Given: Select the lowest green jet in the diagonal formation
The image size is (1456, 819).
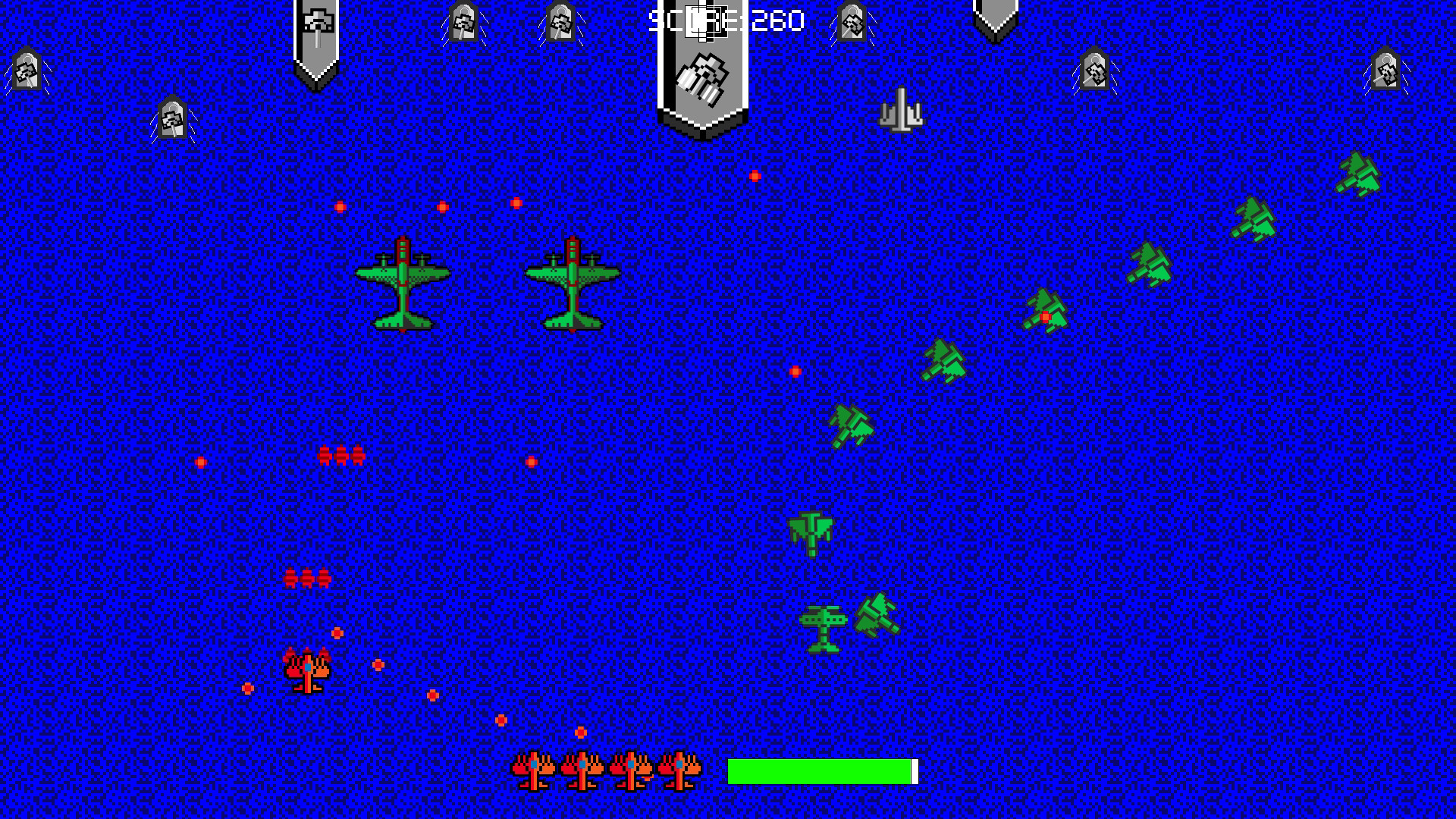Looking at the screenshot, I should click(851, 425).
